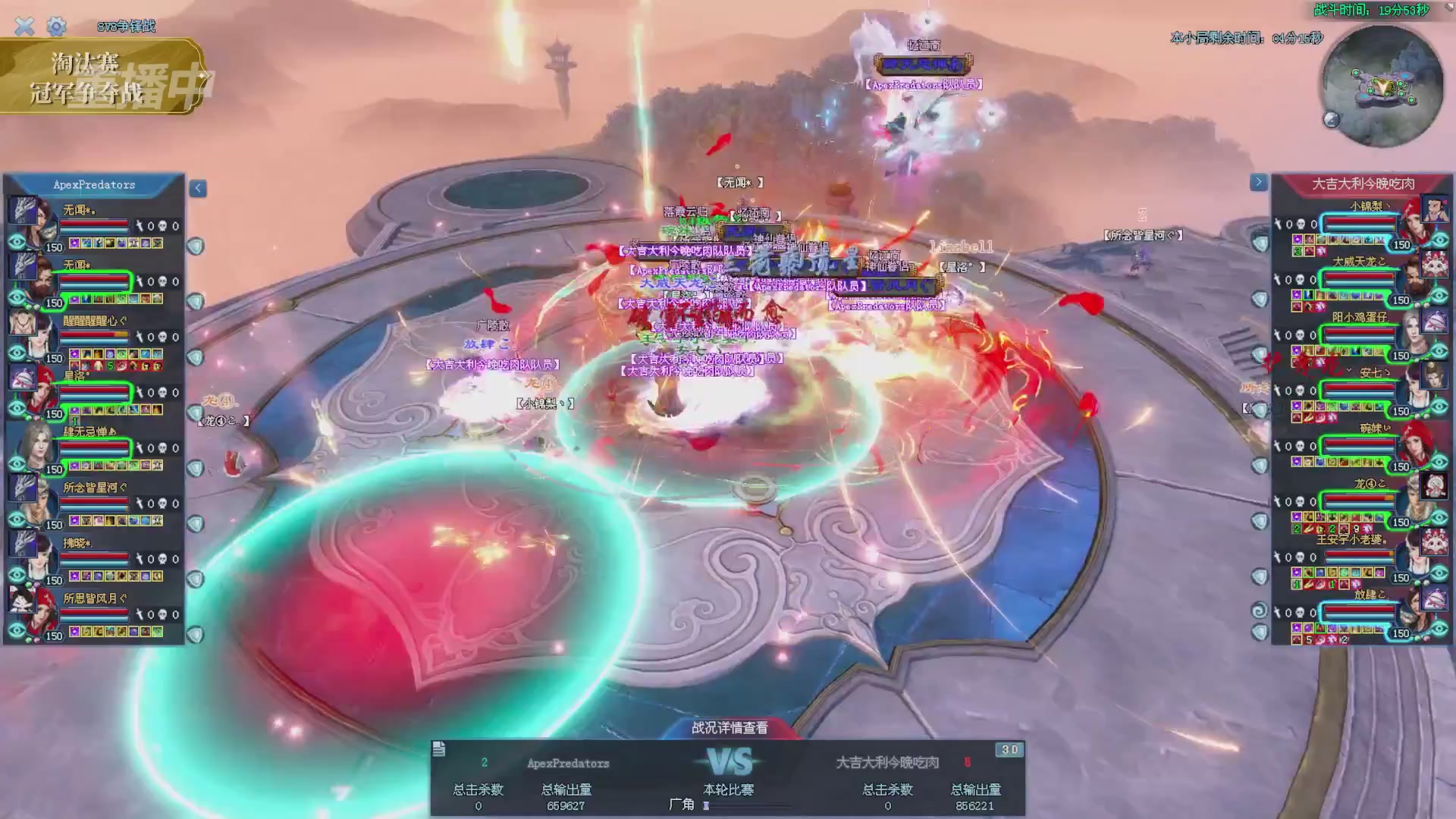1456x819 pixels.
Task: Click the shield icon beside player 拂晓
Action: [x=196, y=579]
